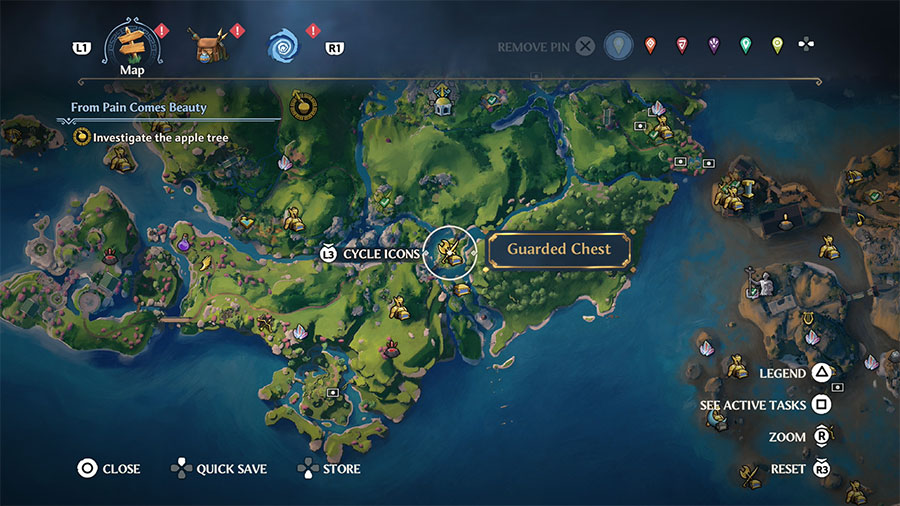Select the circled Guarded Chest map marker
Image resolution: width=900 pixels, height=506 pixels.
click(450, 252)
